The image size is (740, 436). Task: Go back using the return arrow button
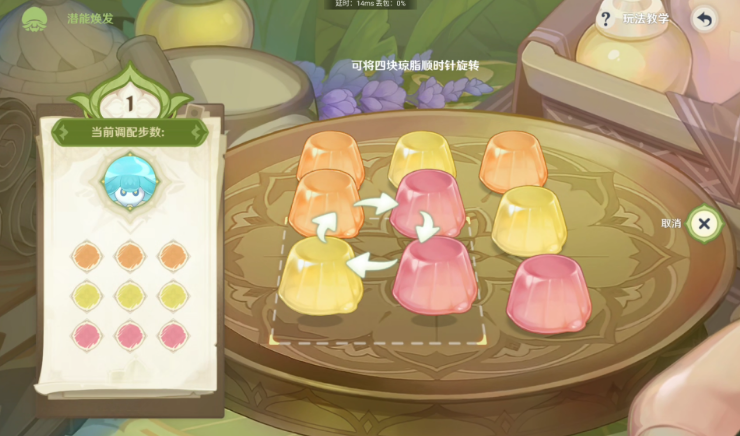705,19
